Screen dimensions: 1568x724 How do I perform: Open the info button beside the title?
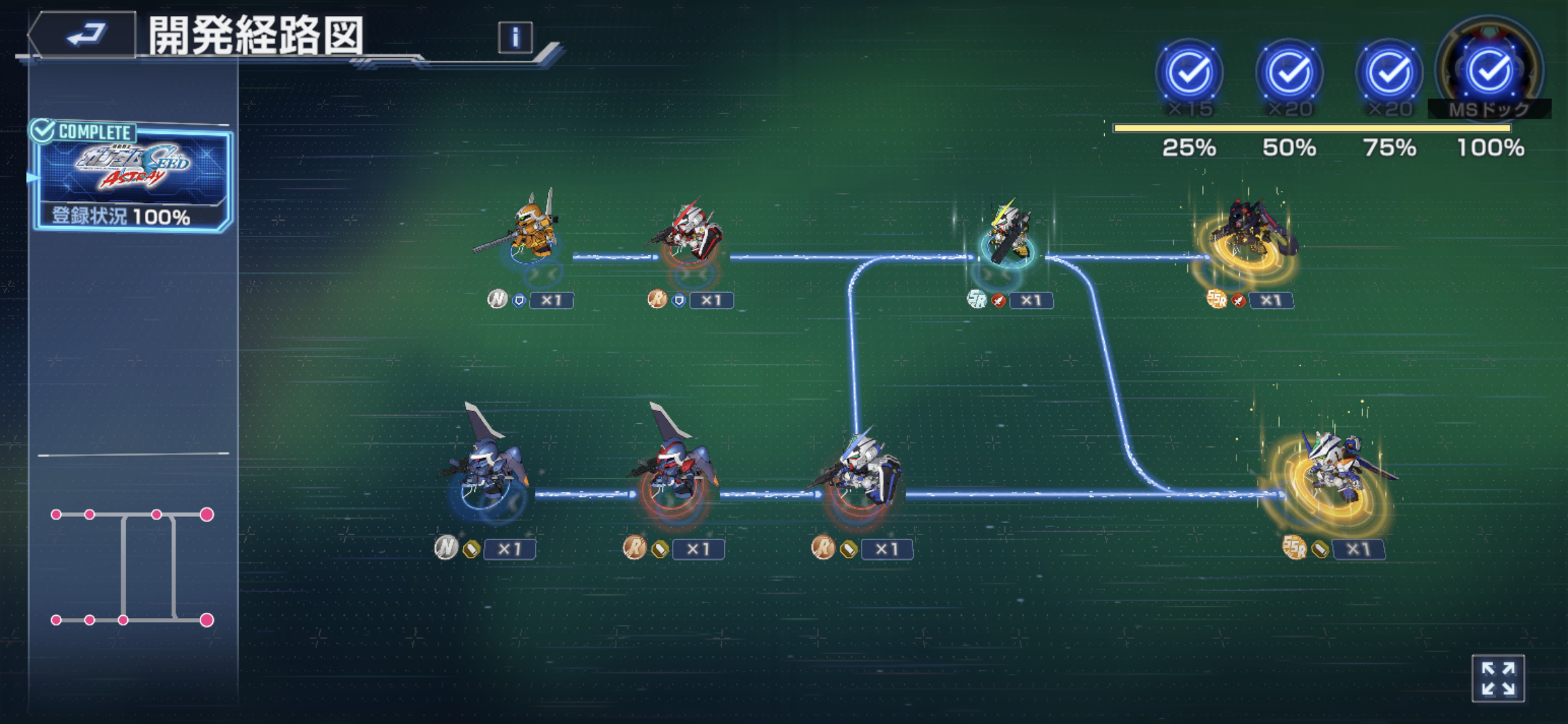[x=515, y=38]
